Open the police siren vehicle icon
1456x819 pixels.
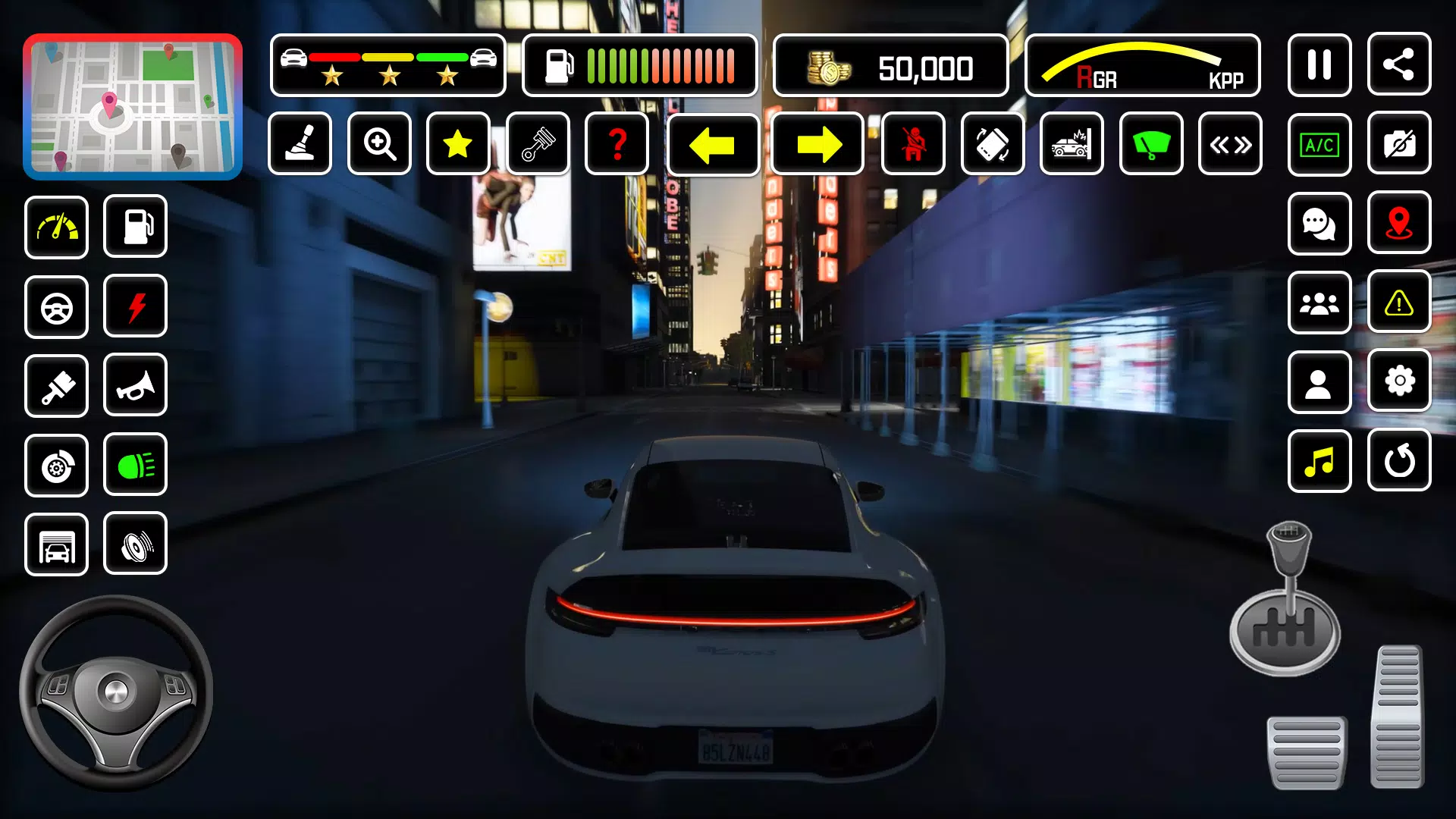pyautogui.click(x=1072, y=144)
